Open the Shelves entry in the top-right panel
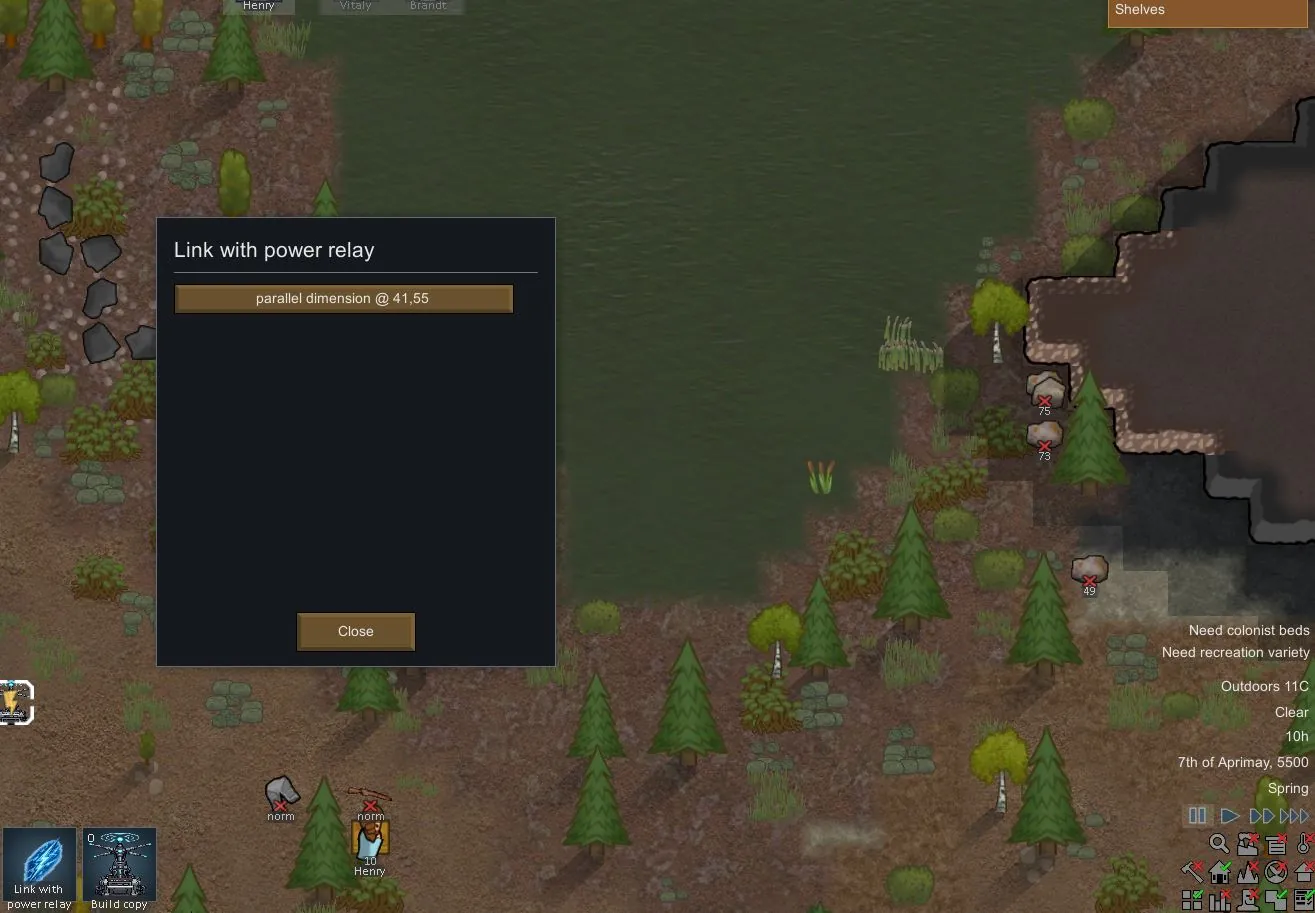1315x913 pixels. pos(1210,12)
